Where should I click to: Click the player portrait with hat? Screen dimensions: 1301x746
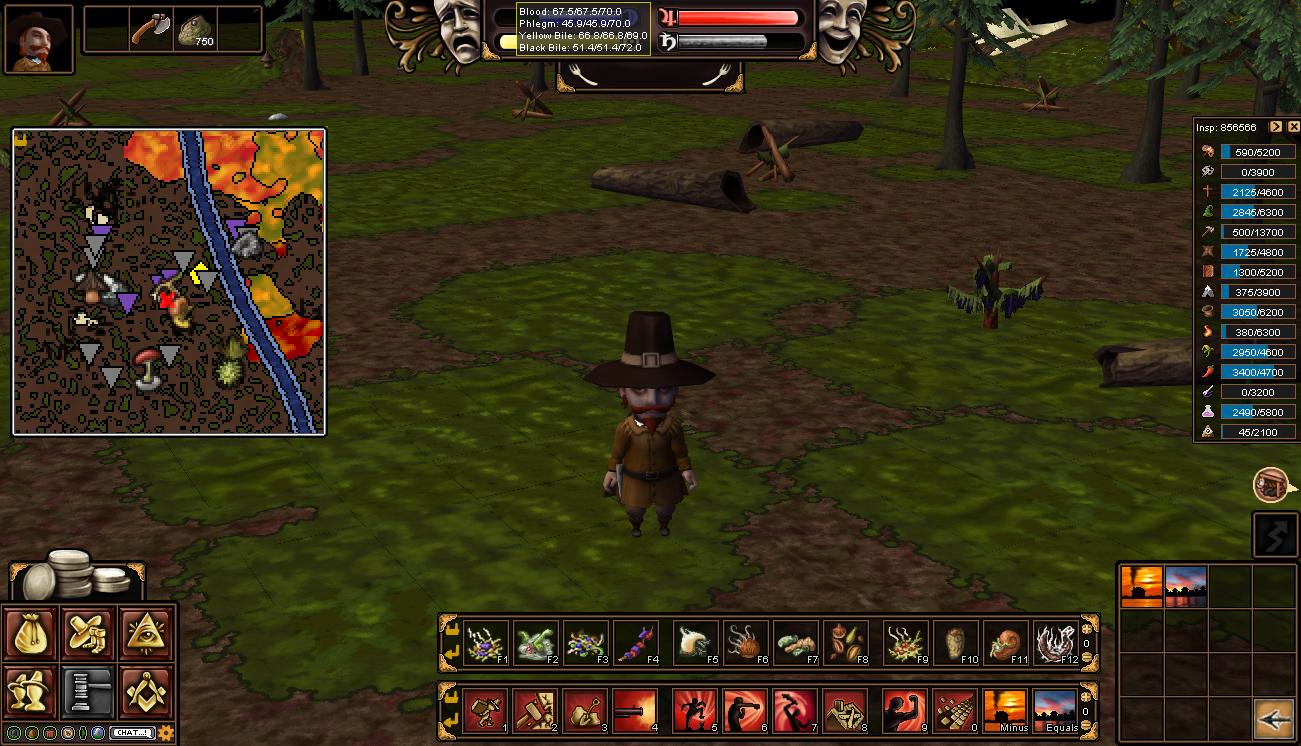pyautogui.click(x=40, y=39)
